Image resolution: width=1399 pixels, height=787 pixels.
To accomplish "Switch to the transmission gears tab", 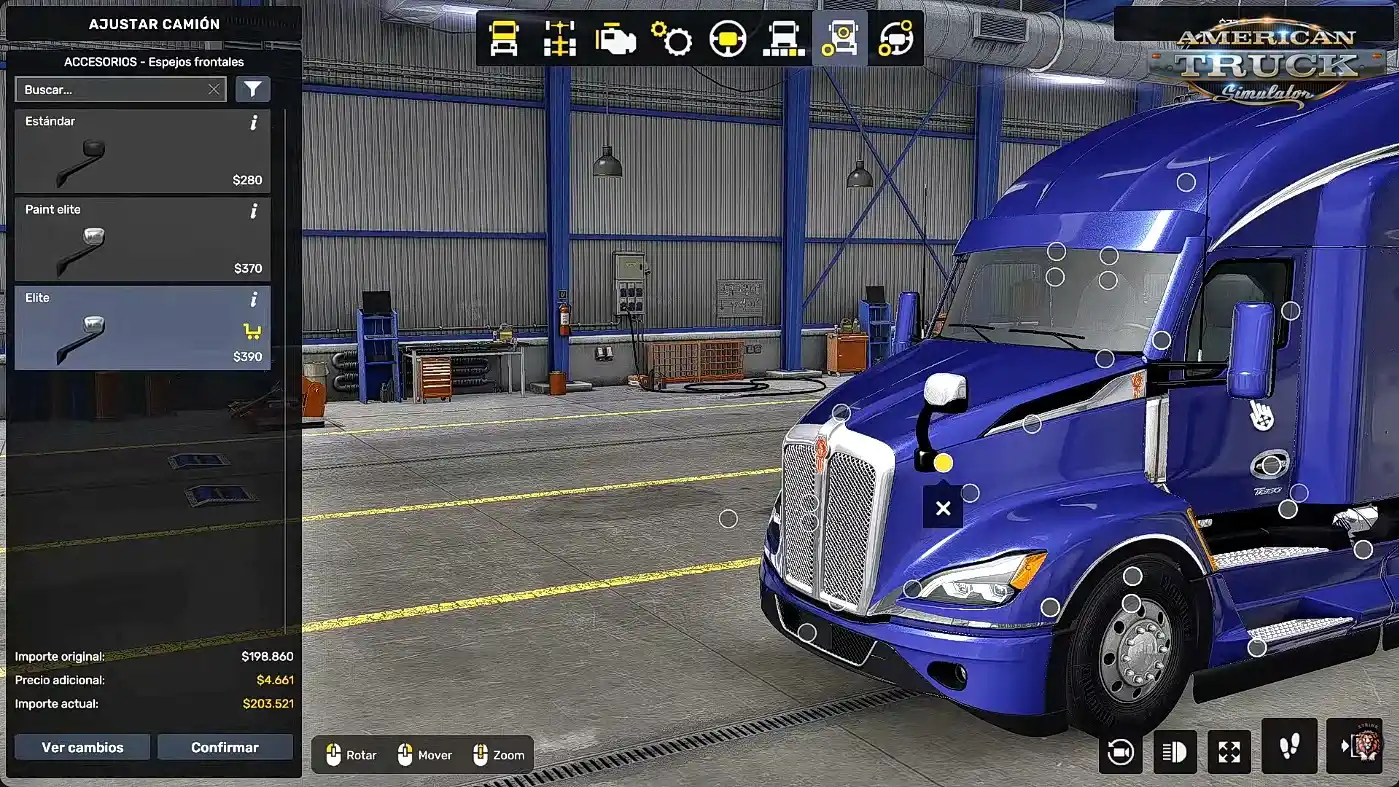I will (672, 39).
